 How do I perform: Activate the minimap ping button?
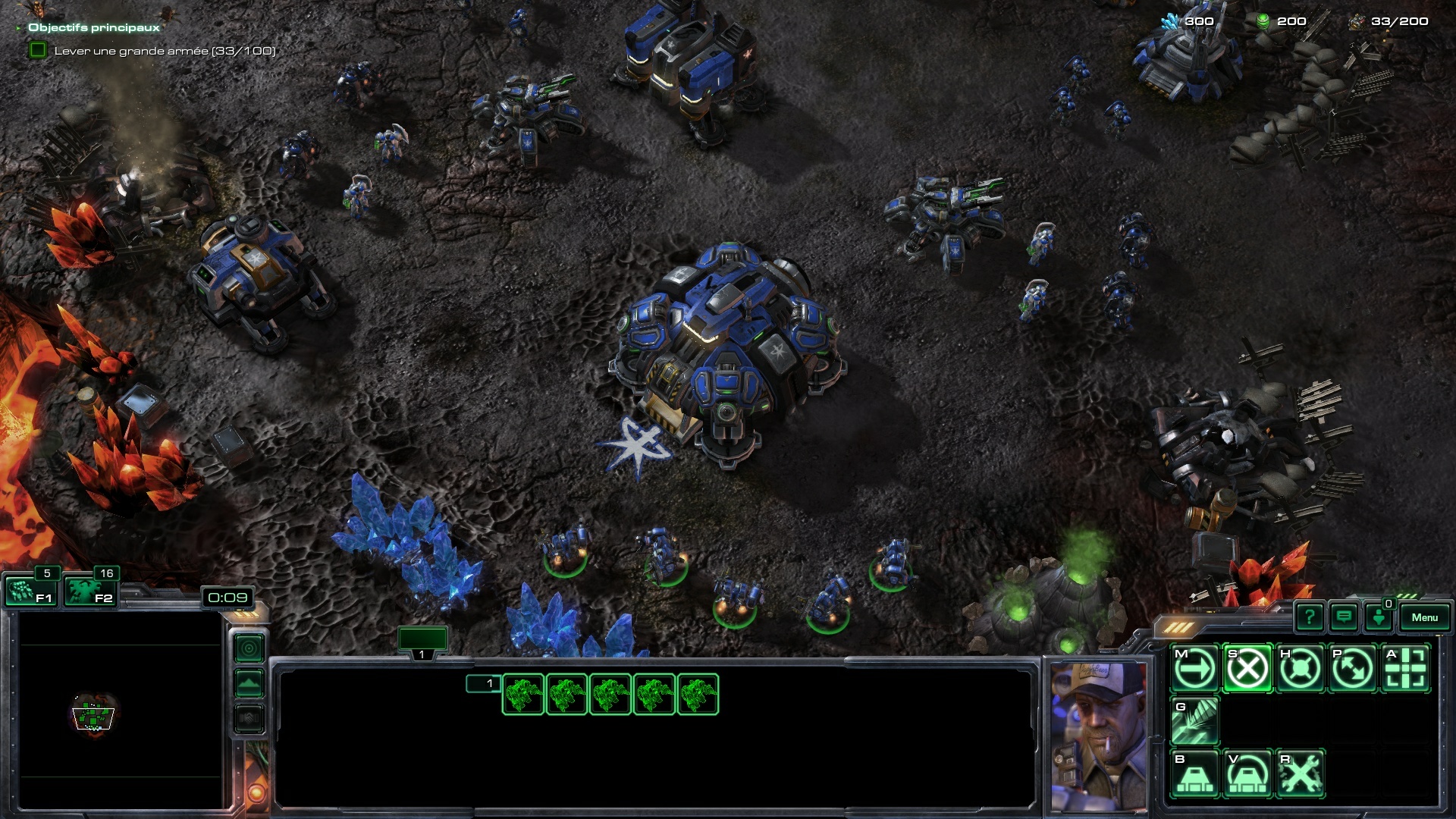click(249, 649)
